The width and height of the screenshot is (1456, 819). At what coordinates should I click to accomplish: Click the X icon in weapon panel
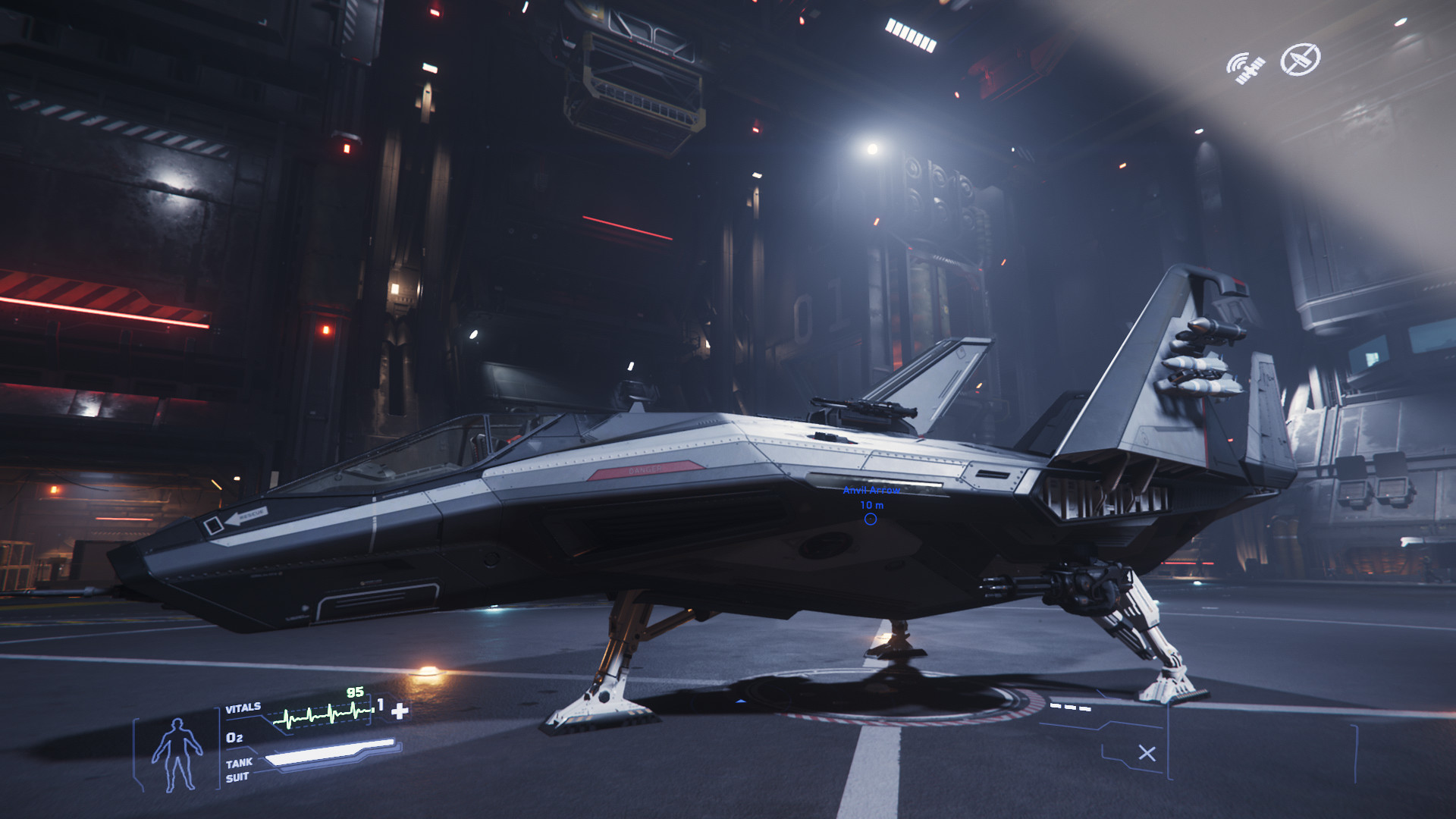[x=1147, y=753]
